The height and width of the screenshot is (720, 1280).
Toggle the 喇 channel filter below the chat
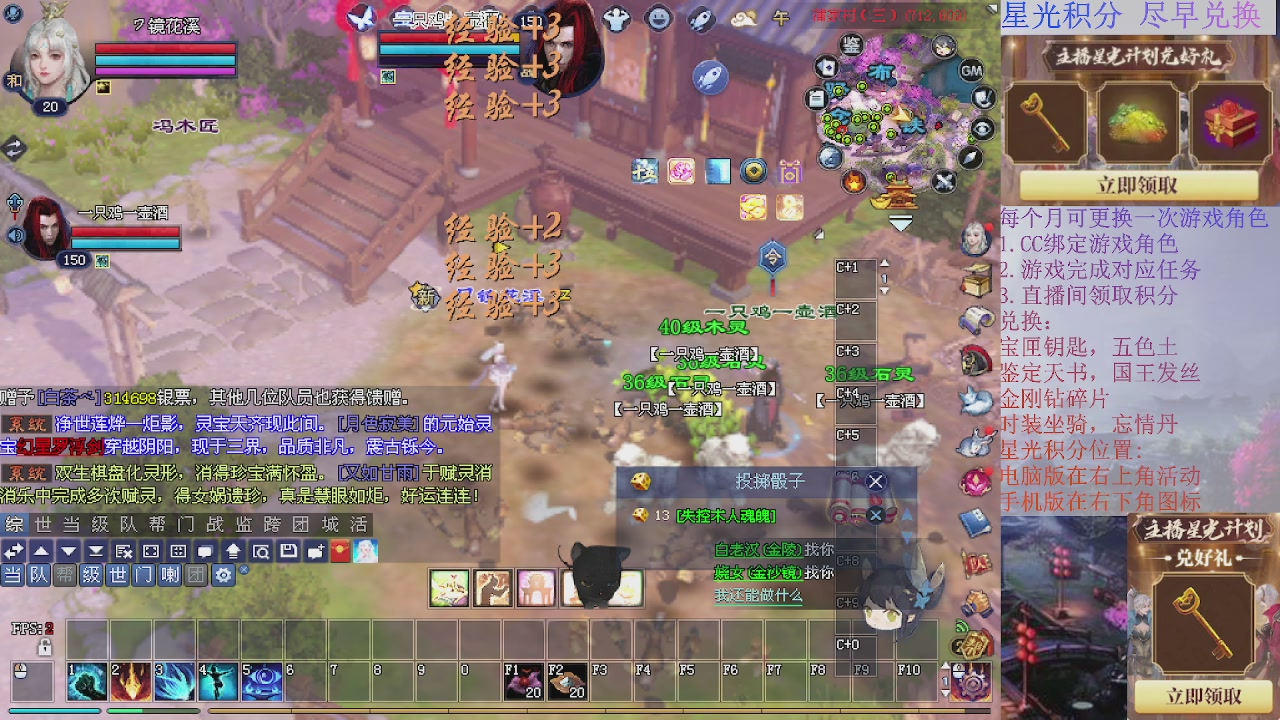pos(169,574)
